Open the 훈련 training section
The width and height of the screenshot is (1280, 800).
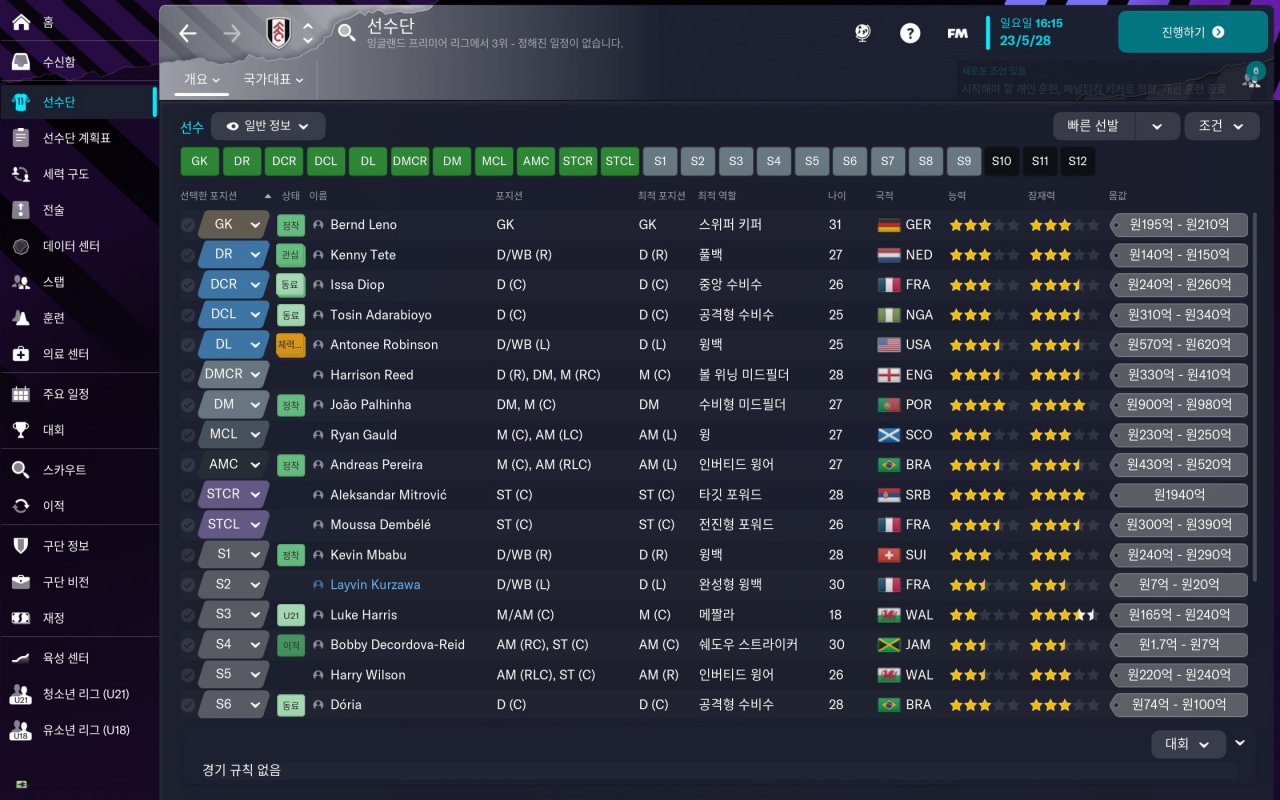pyautogui.click(x=53, y=318)
